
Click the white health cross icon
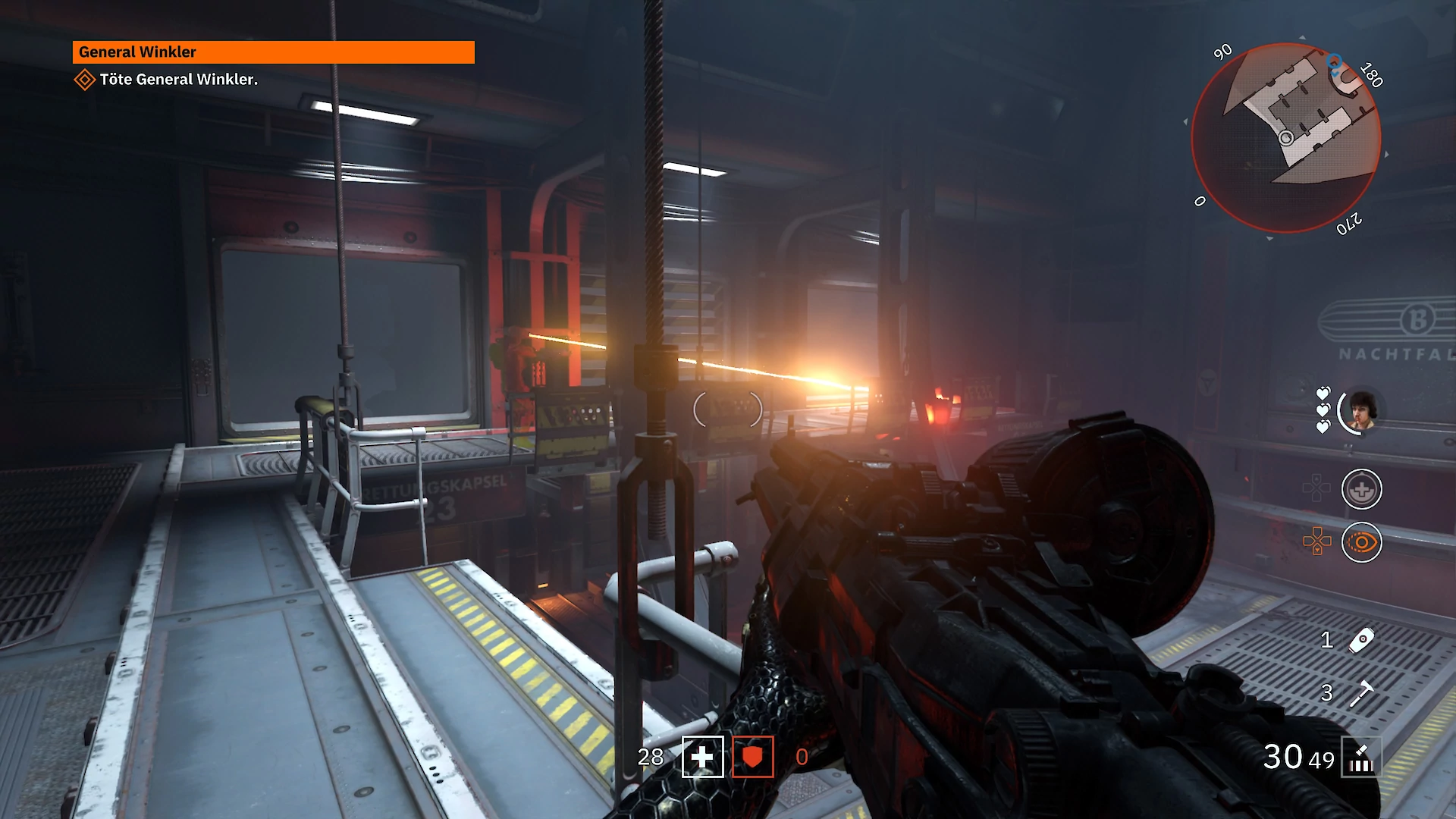pyautogui.click(x=702, y=757)
